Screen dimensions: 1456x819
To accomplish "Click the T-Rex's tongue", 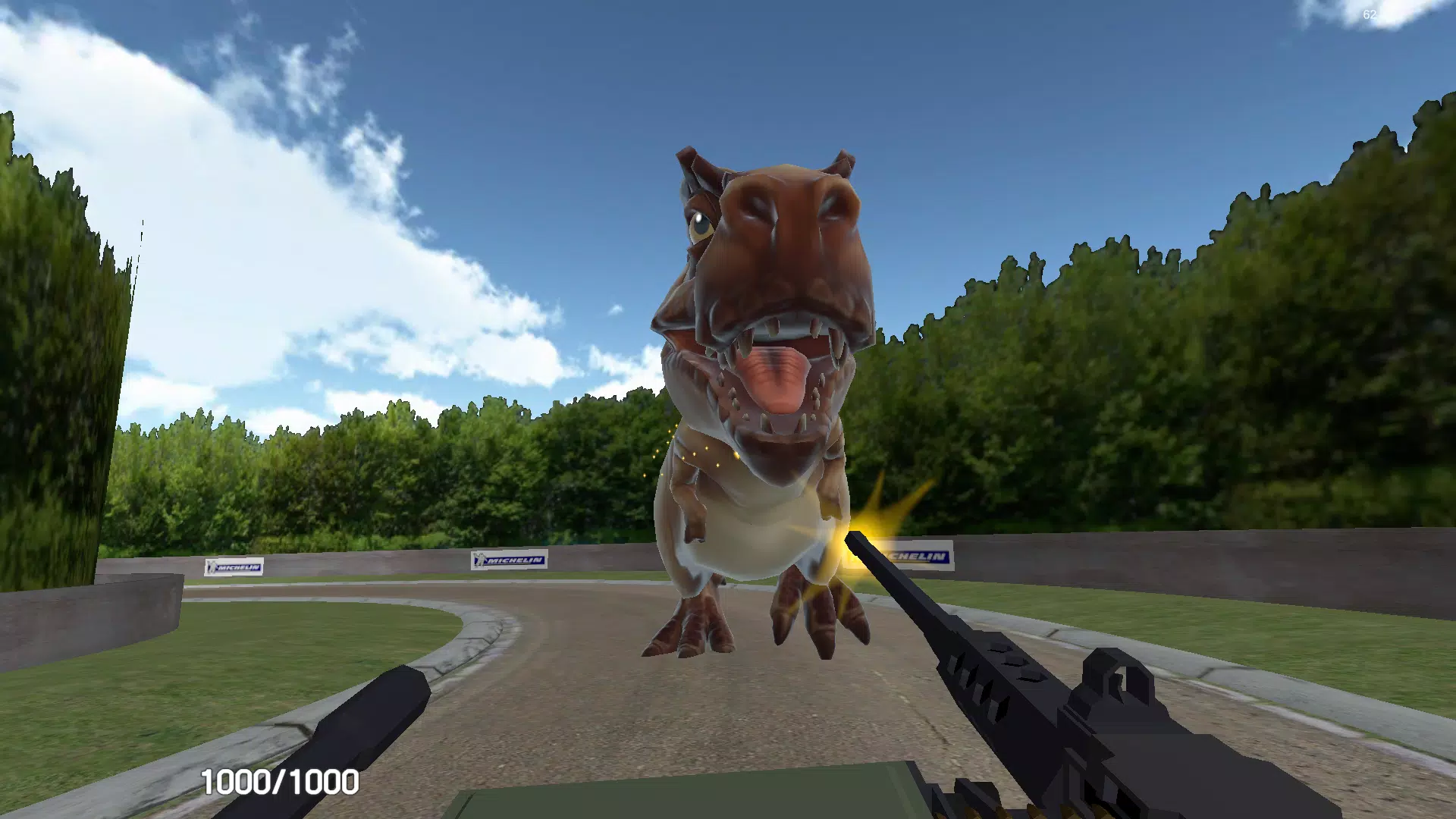I will coord(777,379).
